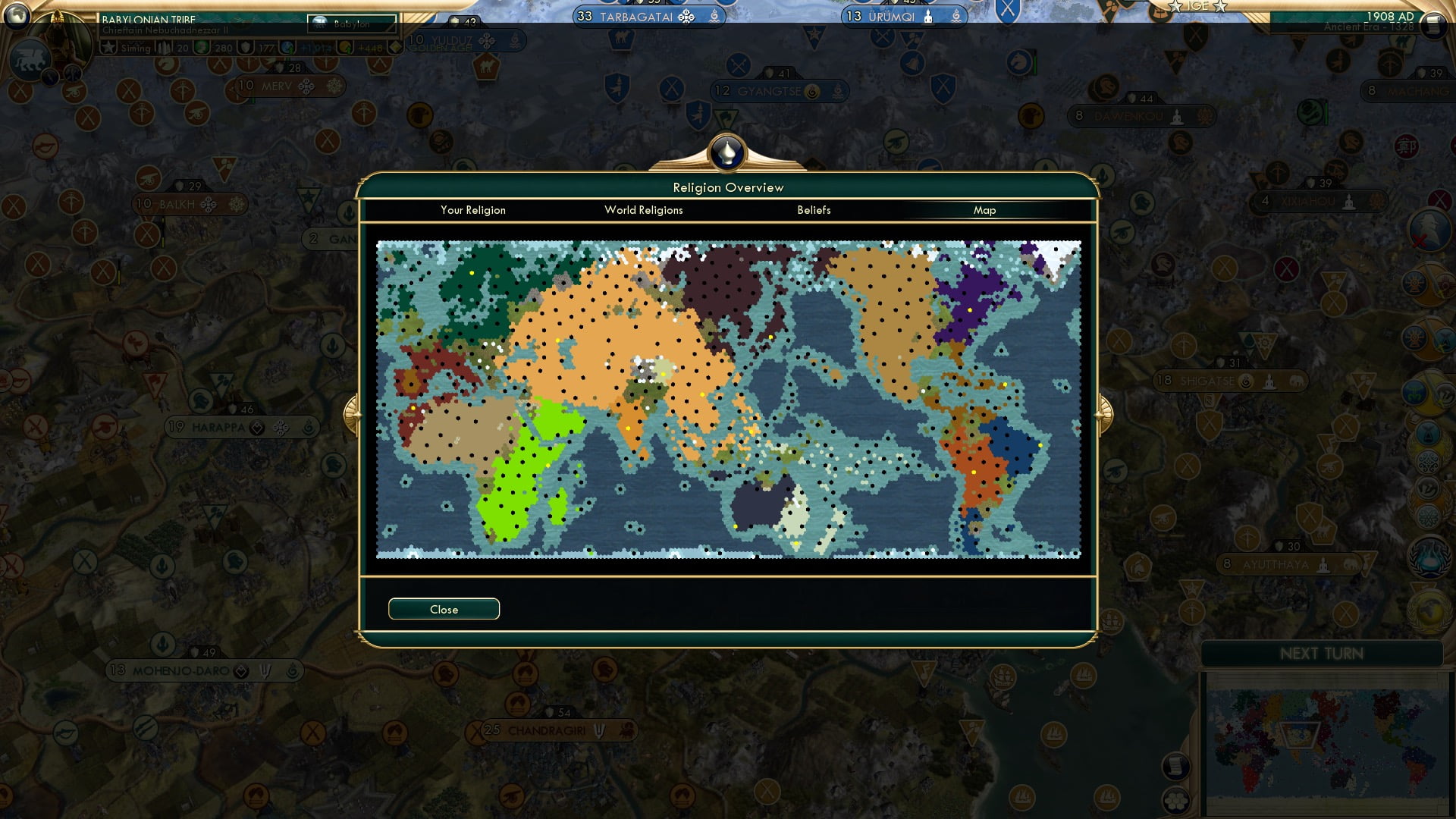The height and width of the screenshot is (819, 1456).
Task: Click Shigatse's faith droplet icon
Action: (x=1245, y=381)
